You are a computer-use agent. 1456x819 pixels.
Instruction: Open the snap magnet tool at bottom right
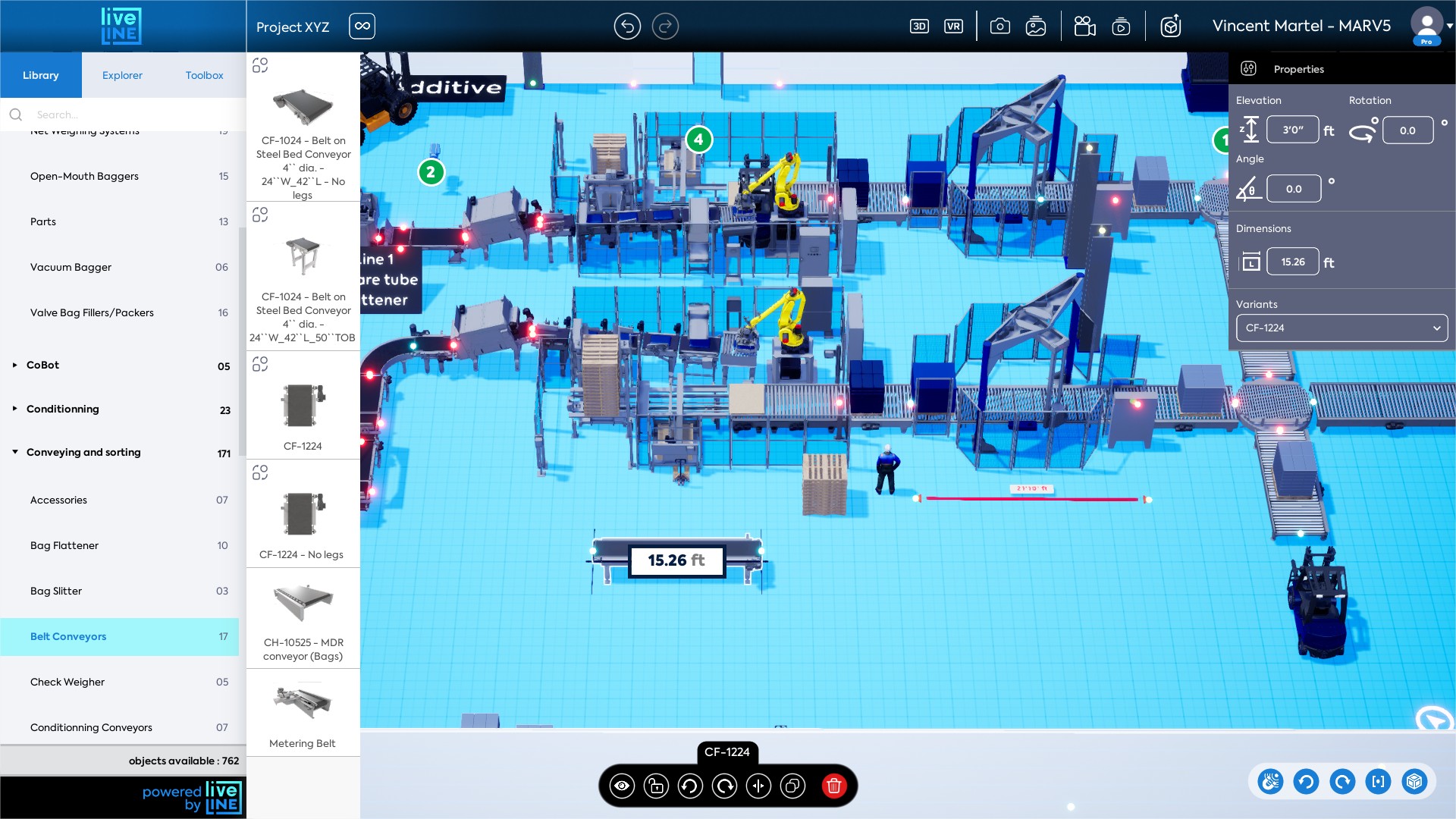1271,782
